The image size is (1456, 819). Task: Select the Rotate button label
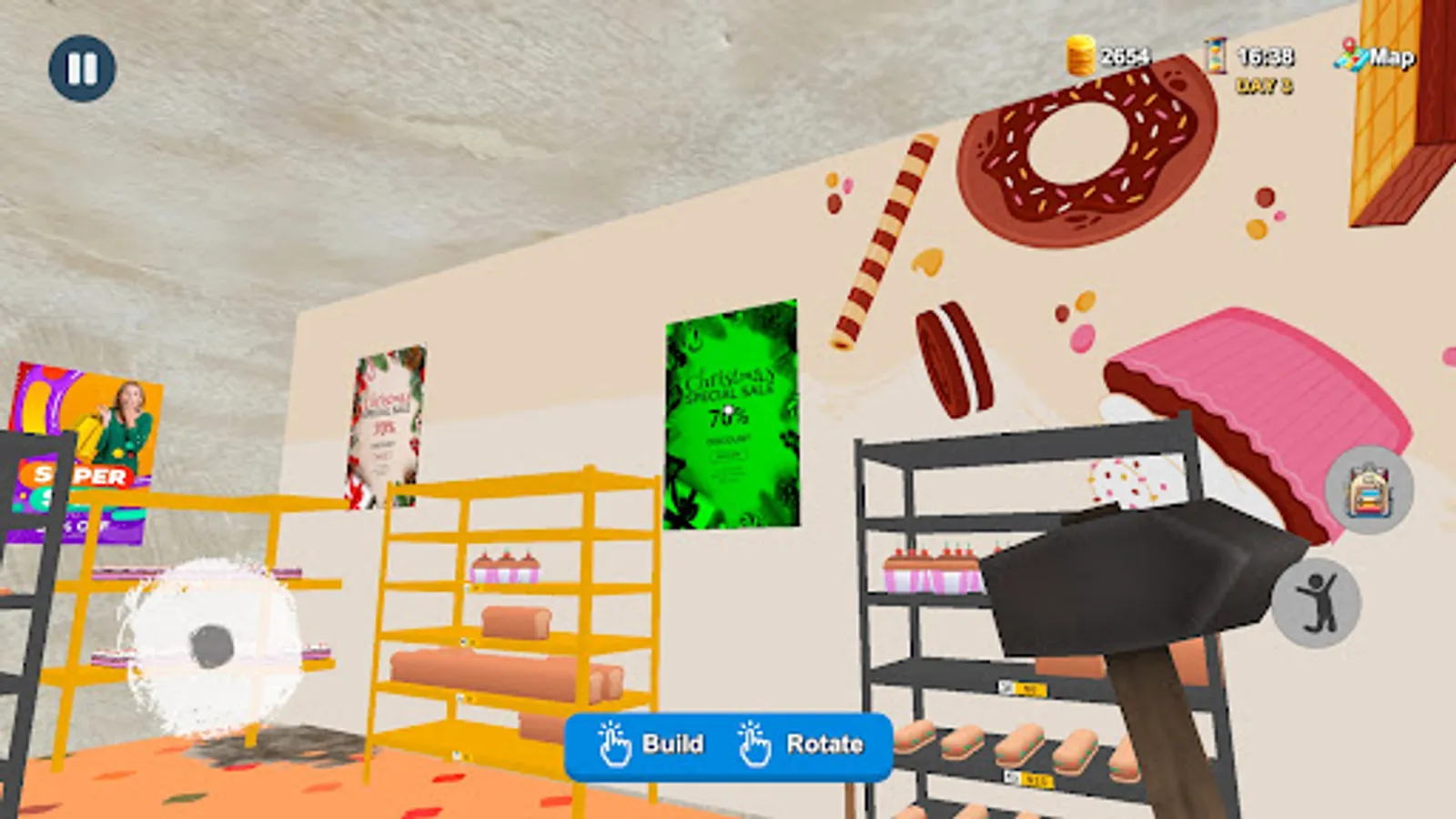tap(823, 744)
